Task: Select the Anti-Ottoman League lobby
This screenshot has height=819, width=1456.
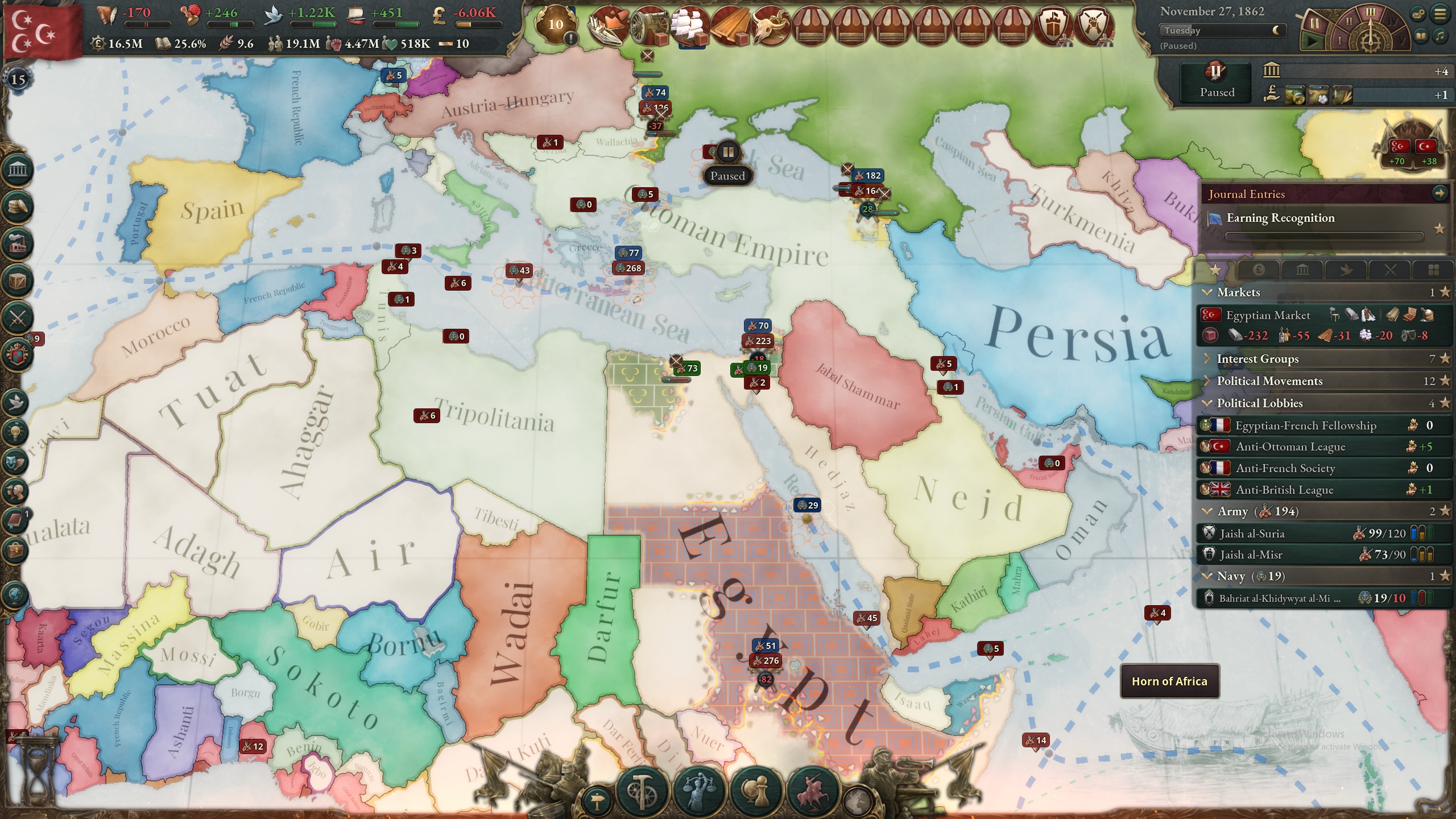Action: click(1290, 447)
